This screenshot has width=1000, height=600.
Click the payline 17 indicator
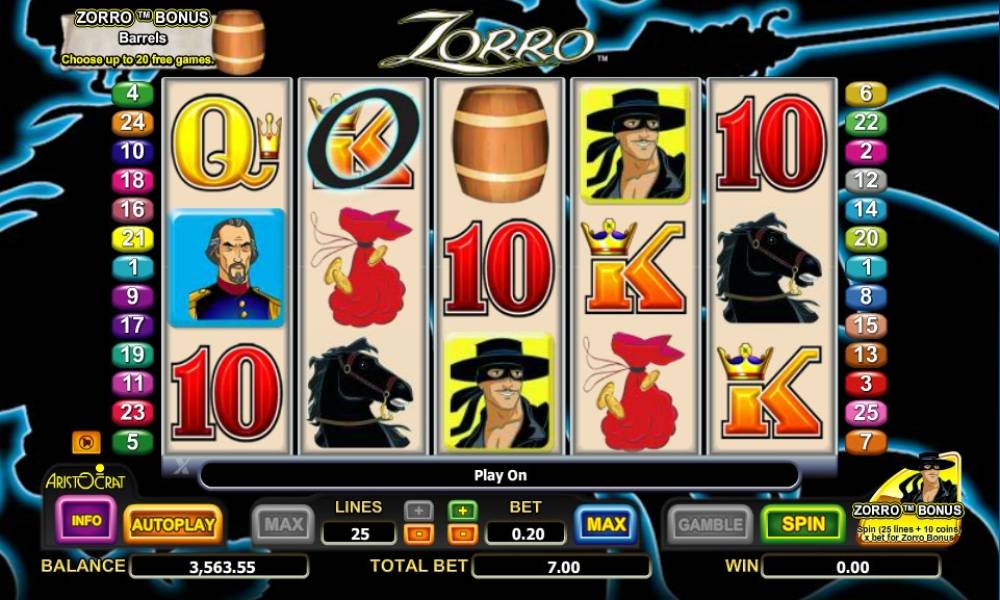coord(133,326)
